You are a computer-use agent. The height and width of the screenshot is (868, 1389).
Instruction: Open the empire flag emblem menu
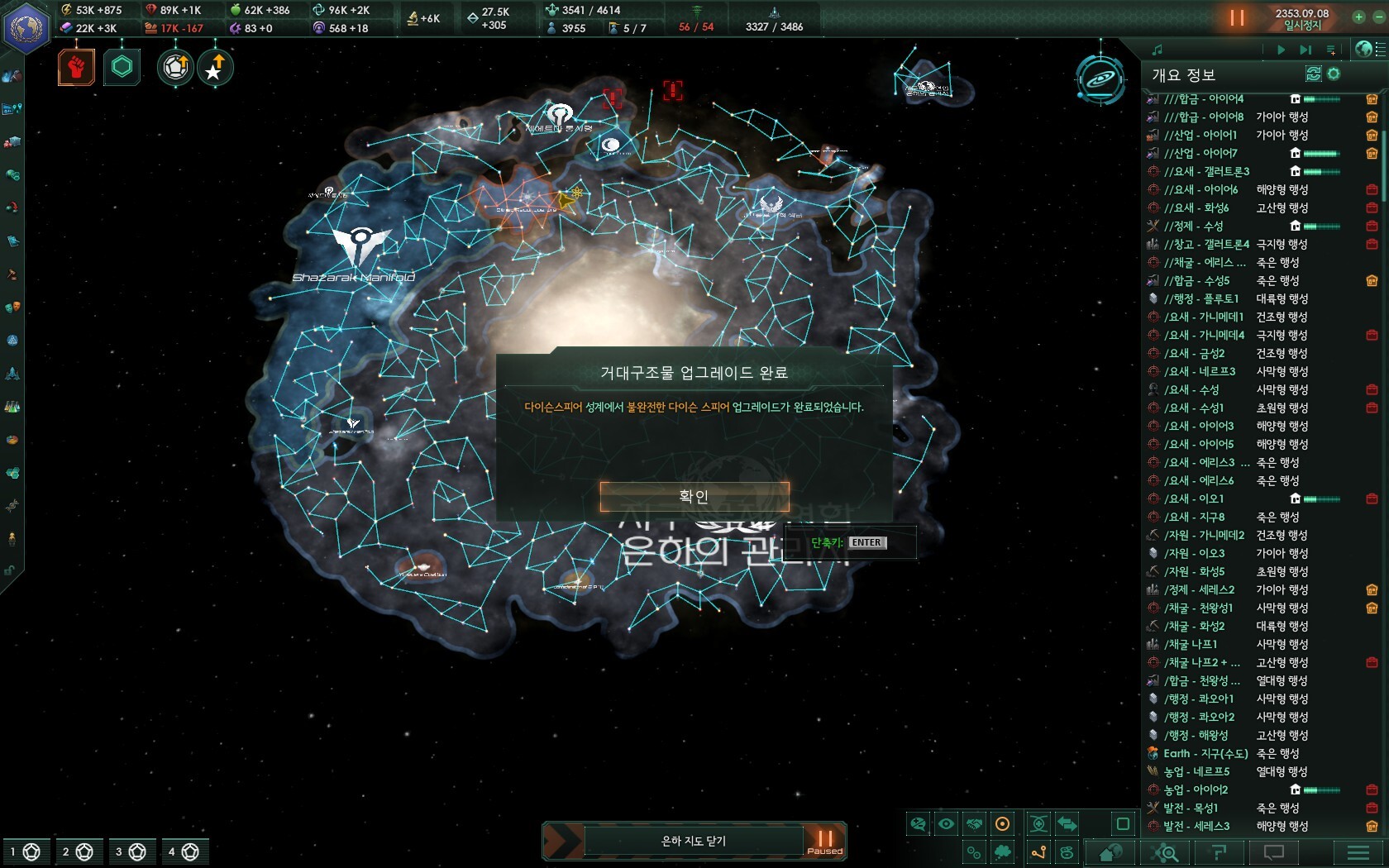(x=26, y=27)
